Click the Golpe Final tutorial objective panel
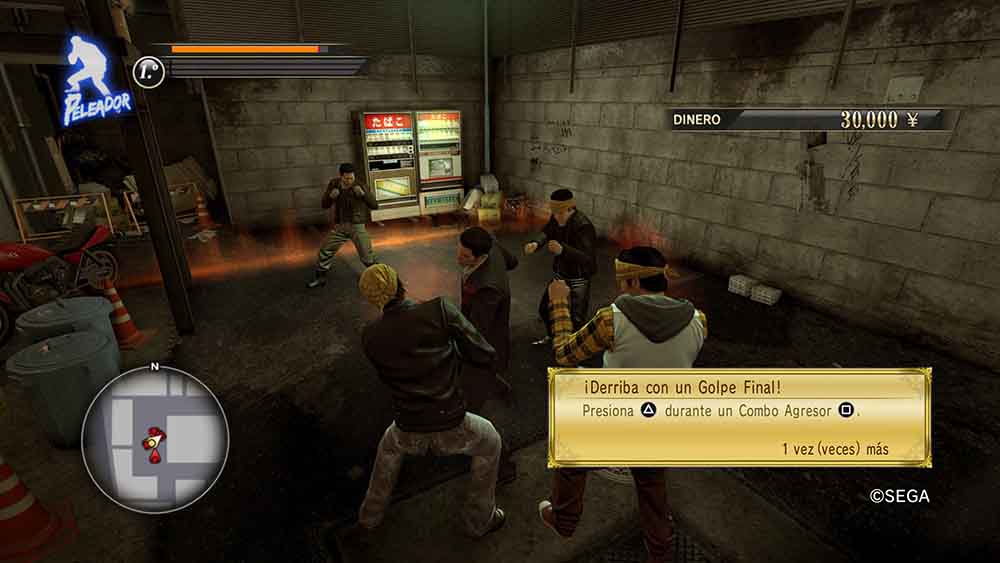1000x563 pixels. click(x=739, y=417)
